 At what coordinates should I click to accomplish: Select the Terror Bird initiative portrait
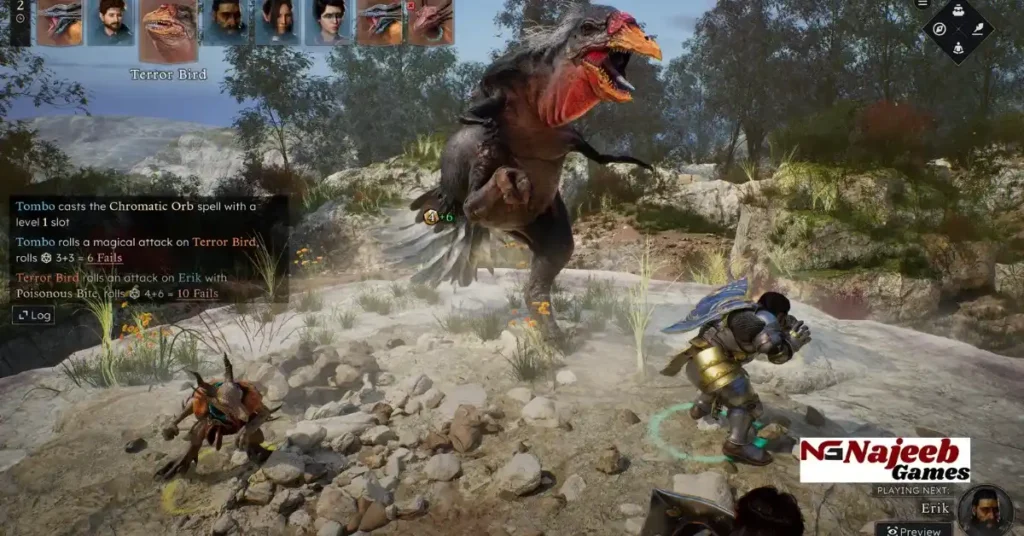coord(169,30)
